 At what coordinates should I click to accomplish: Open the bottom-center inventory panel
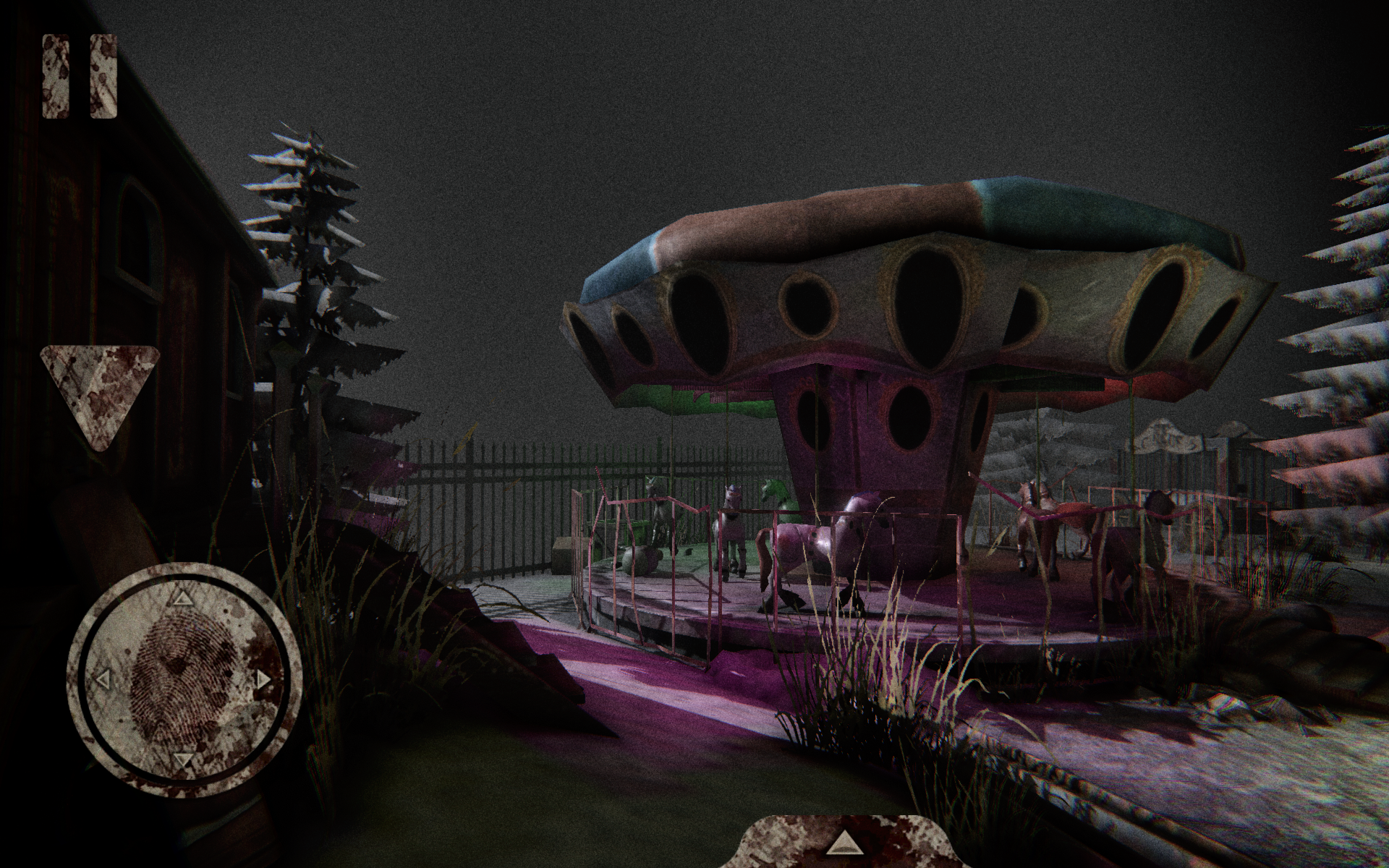click(846, 846)
